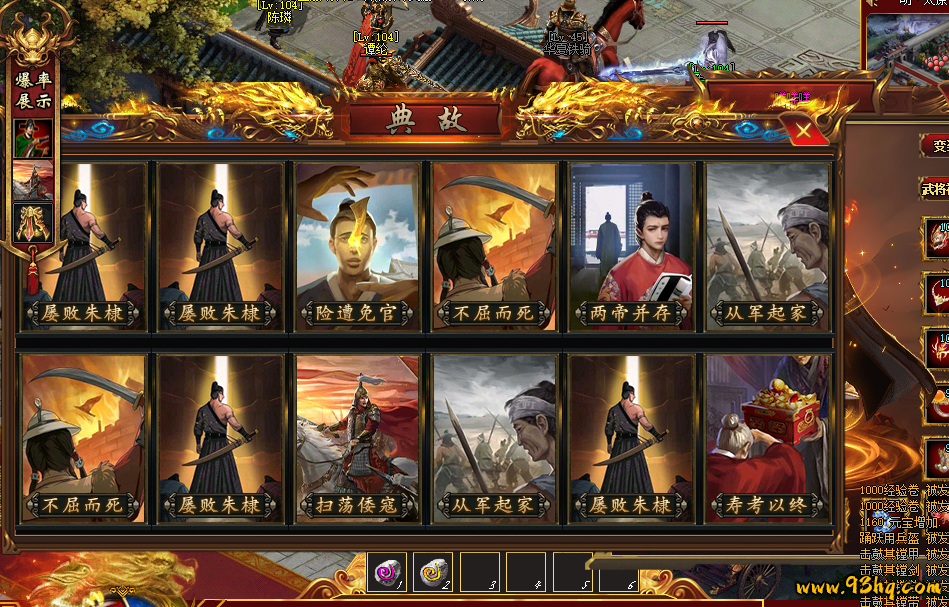Close the 典故 panel with the X
Image resolution: width=949 pixels, height=607 pixels.
(804, 131)
